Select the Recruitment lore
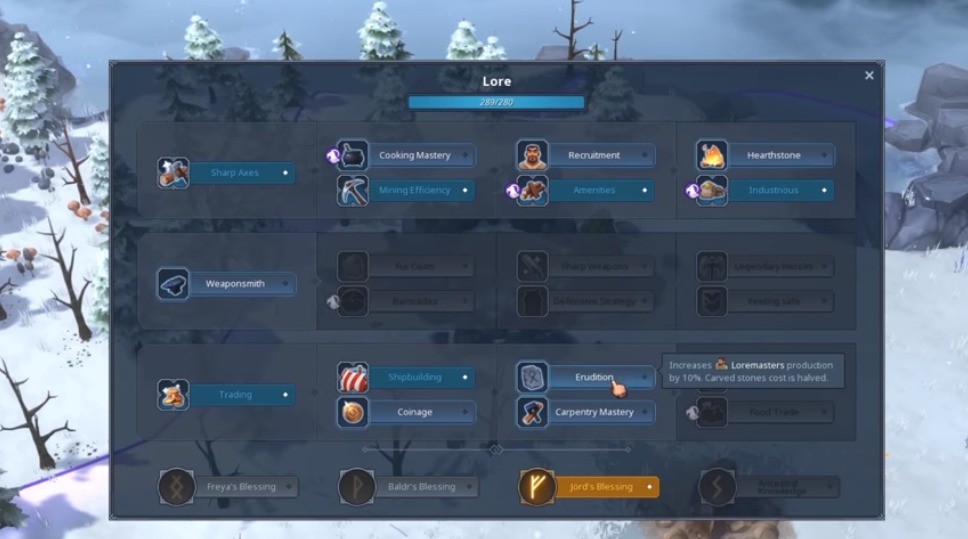The image size is (968, 539). point(594,156)
